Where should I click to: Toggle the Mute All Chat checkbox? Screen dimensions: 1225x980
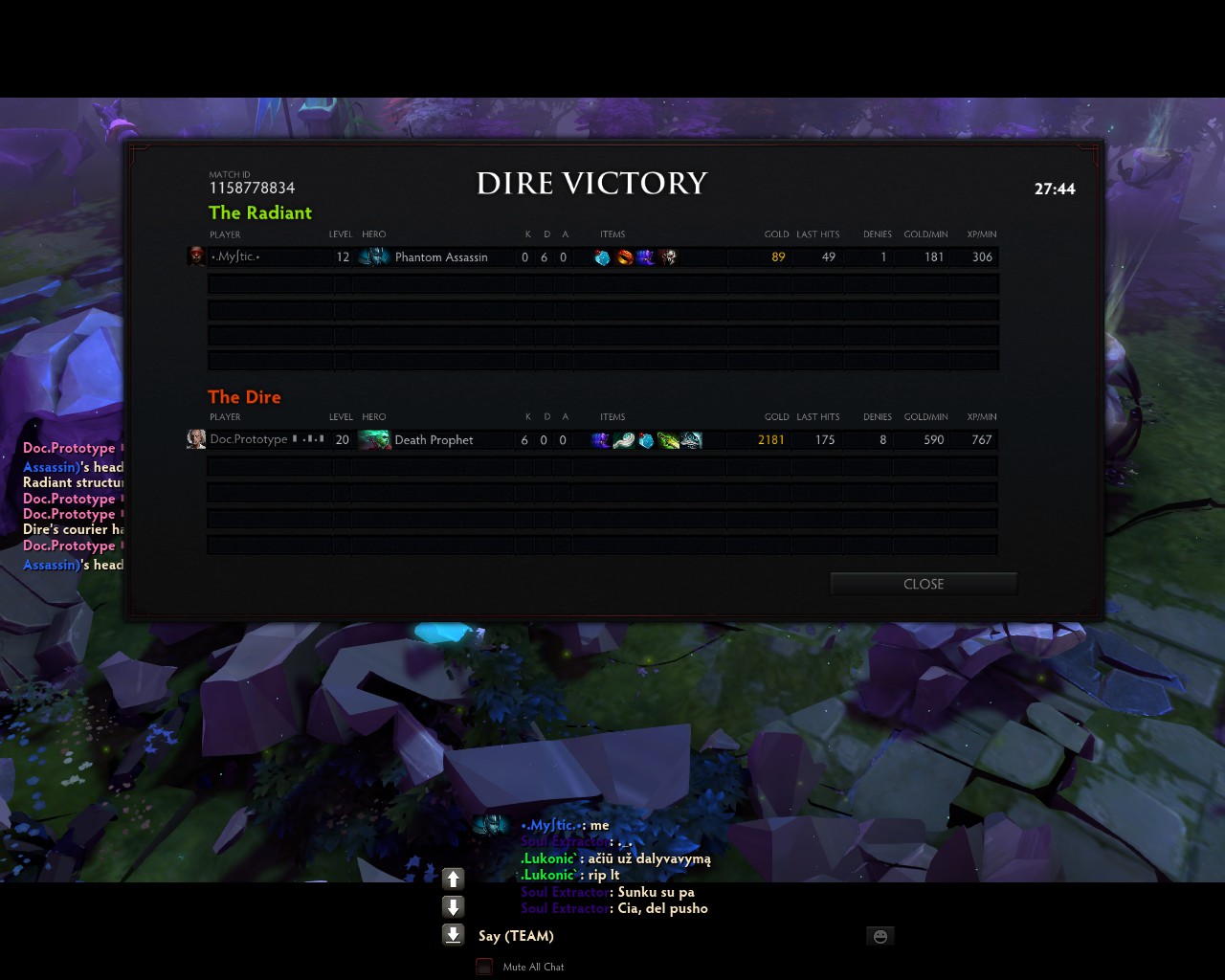(x=484, y=967)
